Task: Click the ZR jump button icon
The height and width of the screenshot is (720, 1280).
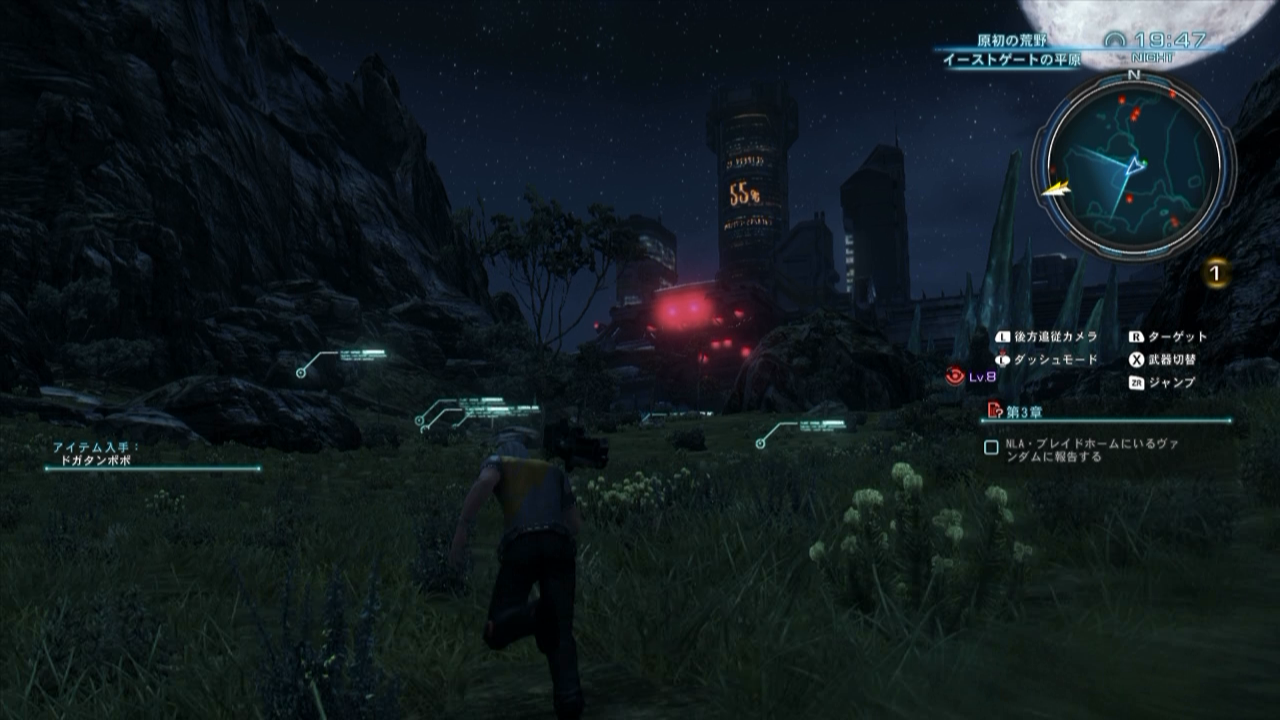Action: click(1137, 382)
